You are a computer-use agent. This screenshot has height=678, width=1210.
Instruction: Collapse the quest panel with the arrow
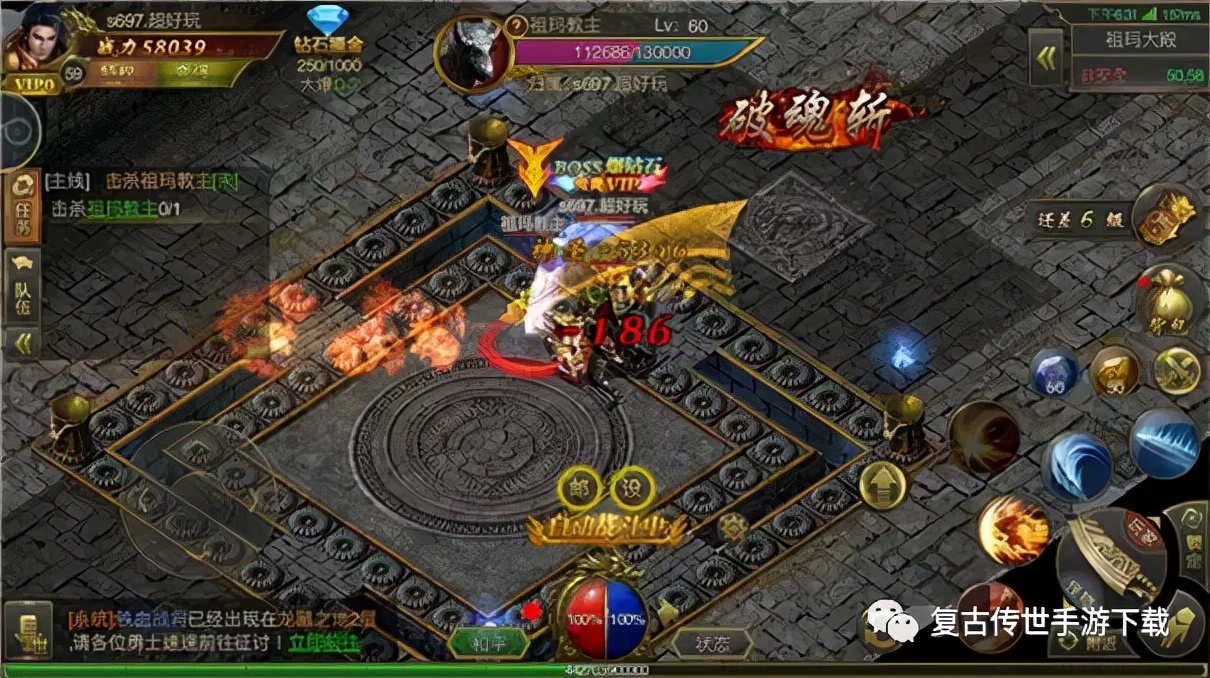pos(20,343)
